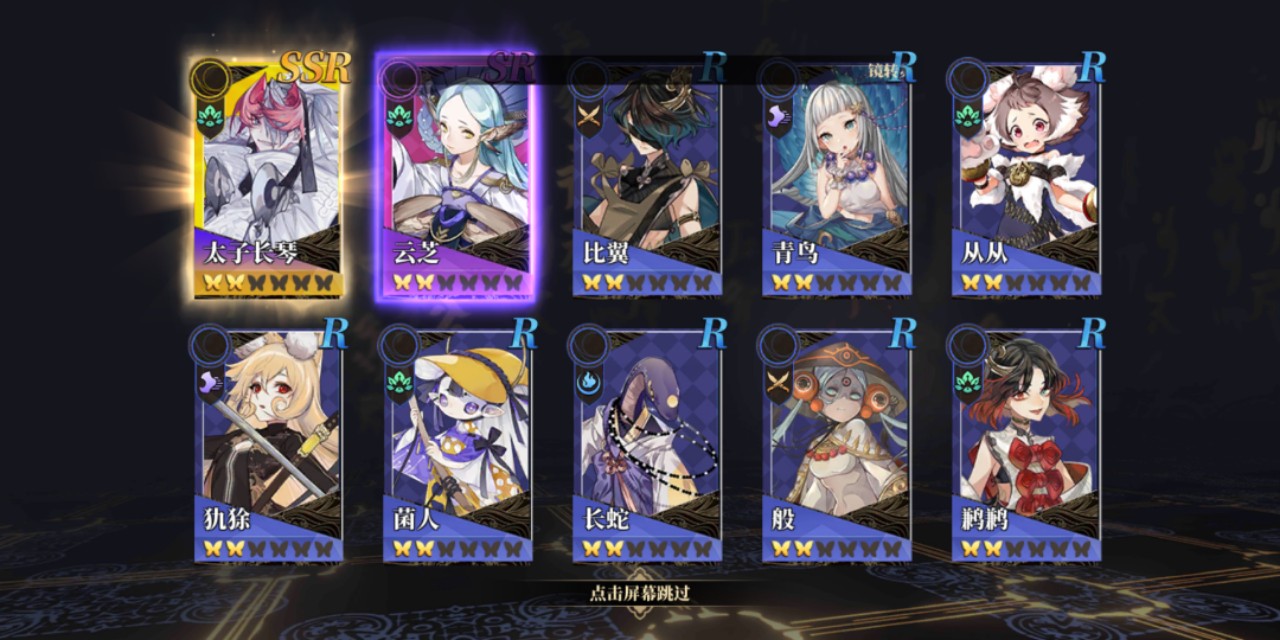Choose the SR card 云芝
The height and width of the screenshot is (640, 1280).
click(456, 177)
